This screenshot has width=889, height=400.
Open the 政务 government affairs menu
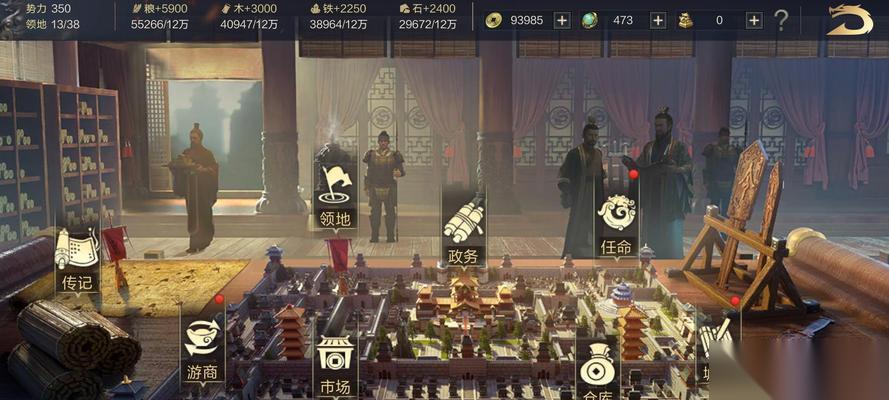pos(463,230)
